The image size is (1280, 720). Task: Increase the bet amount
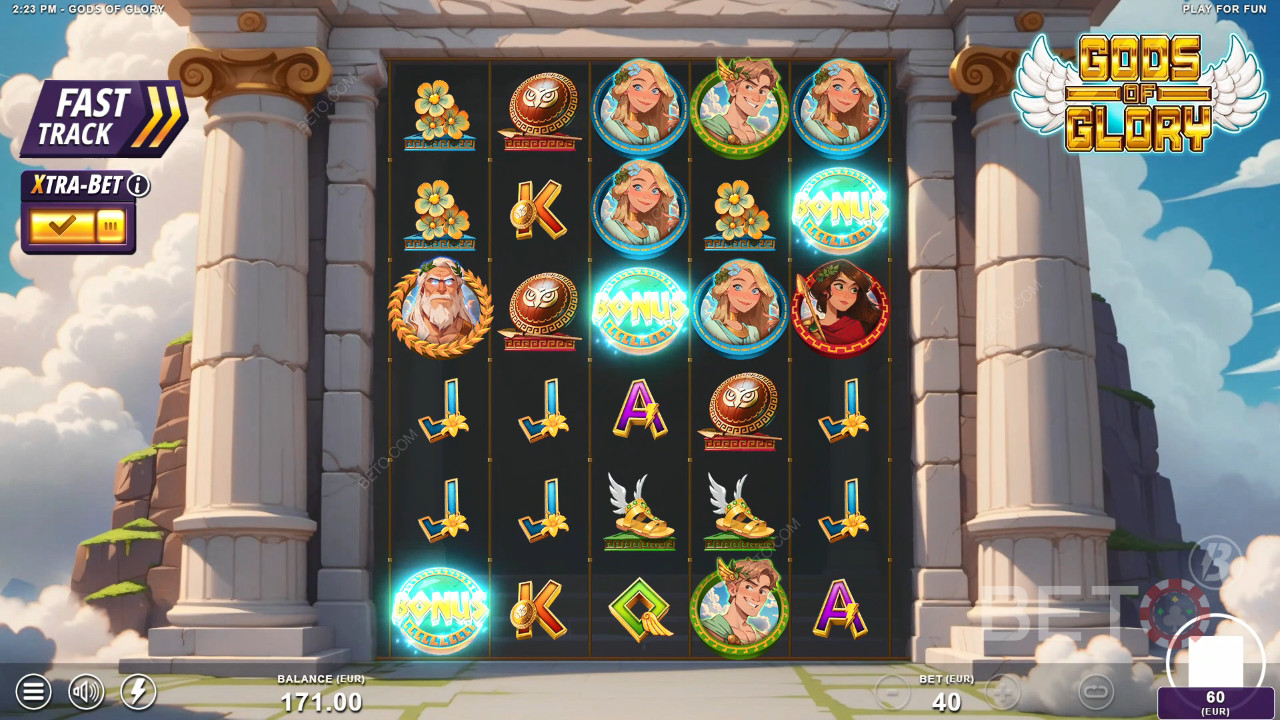(x=1003, y=691)
